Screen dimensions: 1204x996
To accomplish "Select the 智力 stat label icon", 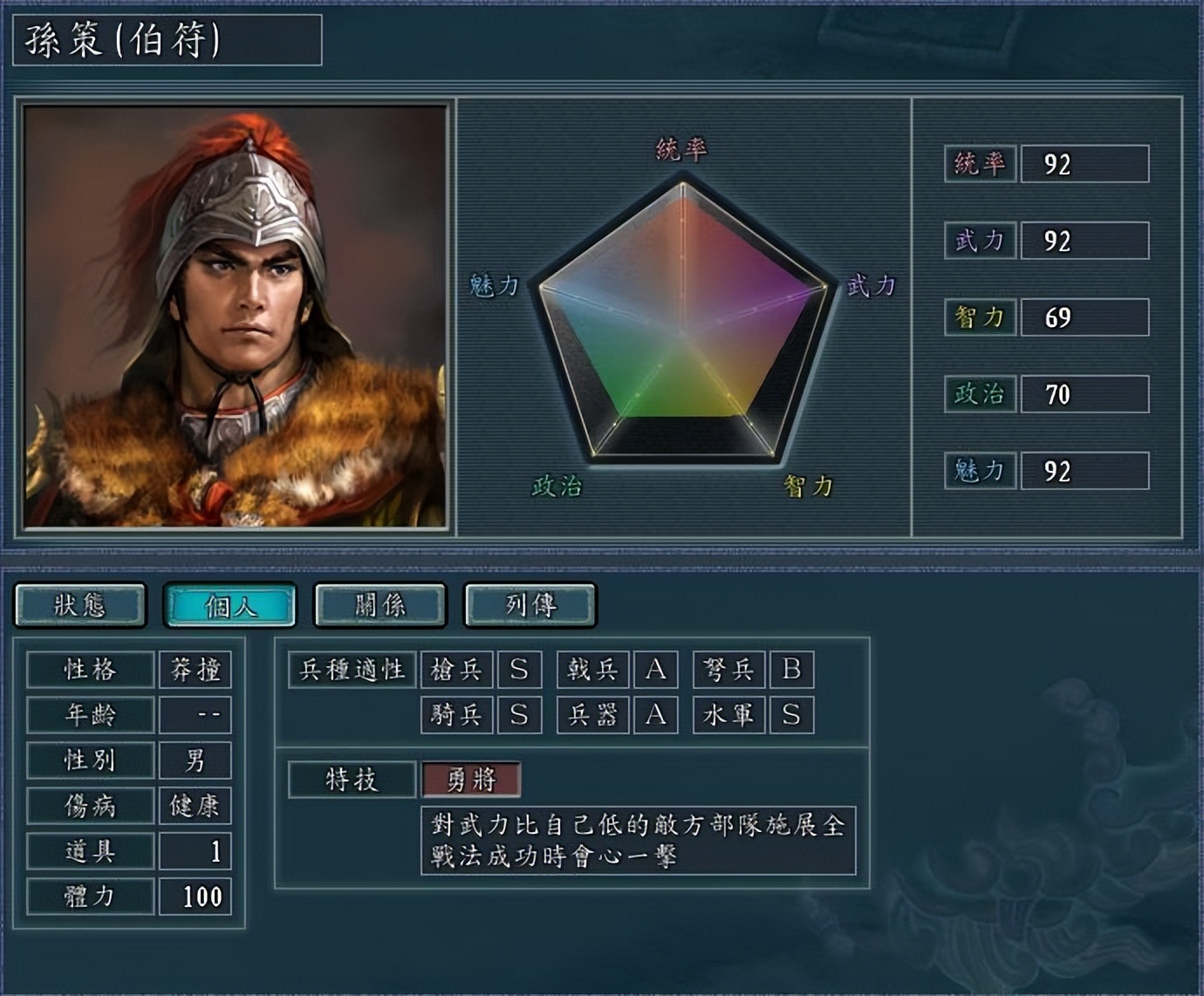I will tap(979, 317).
